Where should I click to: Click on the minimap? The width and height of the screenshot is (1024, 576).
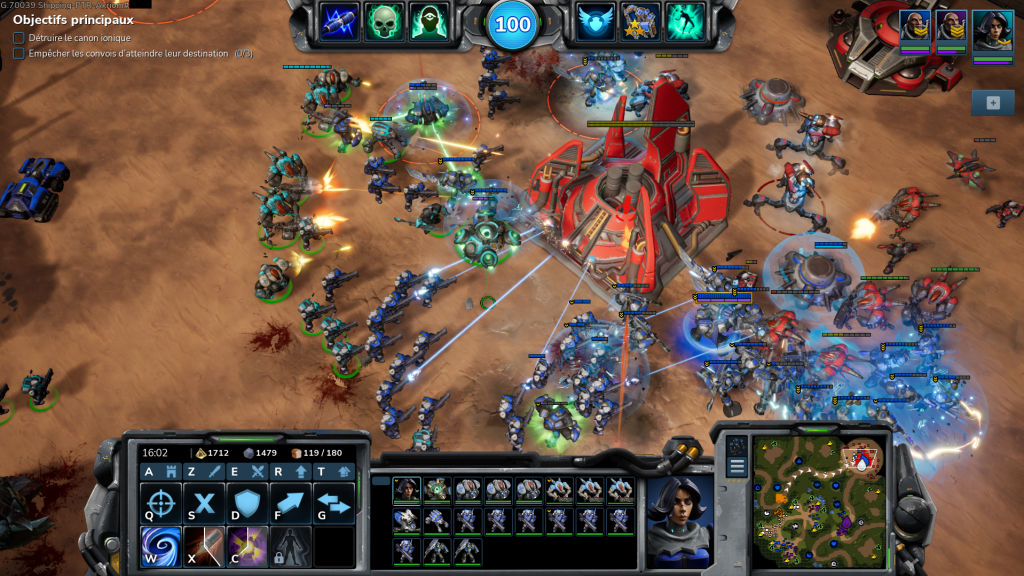817,500
